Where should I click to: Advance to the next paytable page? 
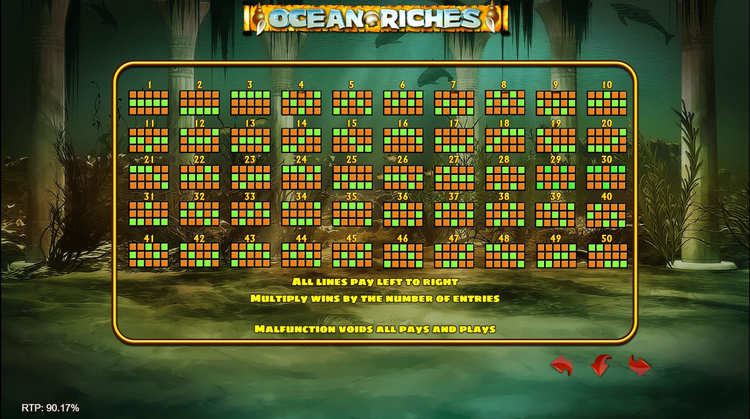click(639, 365)
